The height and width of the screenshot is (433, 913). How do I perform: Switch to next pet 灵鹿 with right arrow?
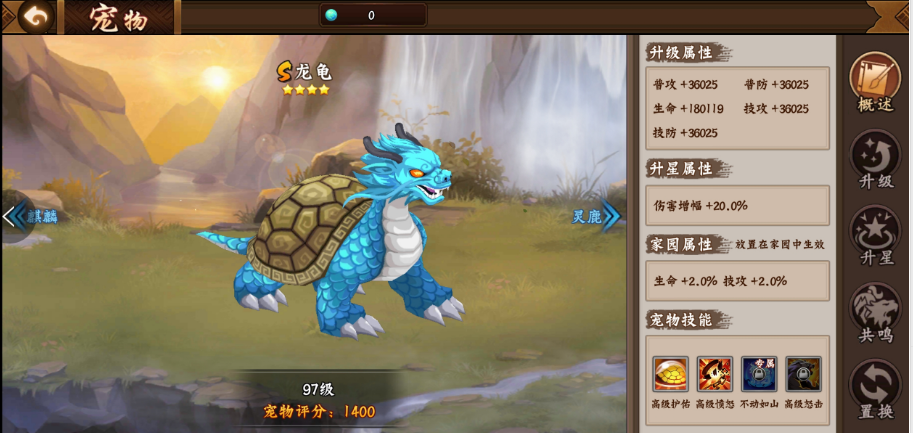click(x=609, y=216)
